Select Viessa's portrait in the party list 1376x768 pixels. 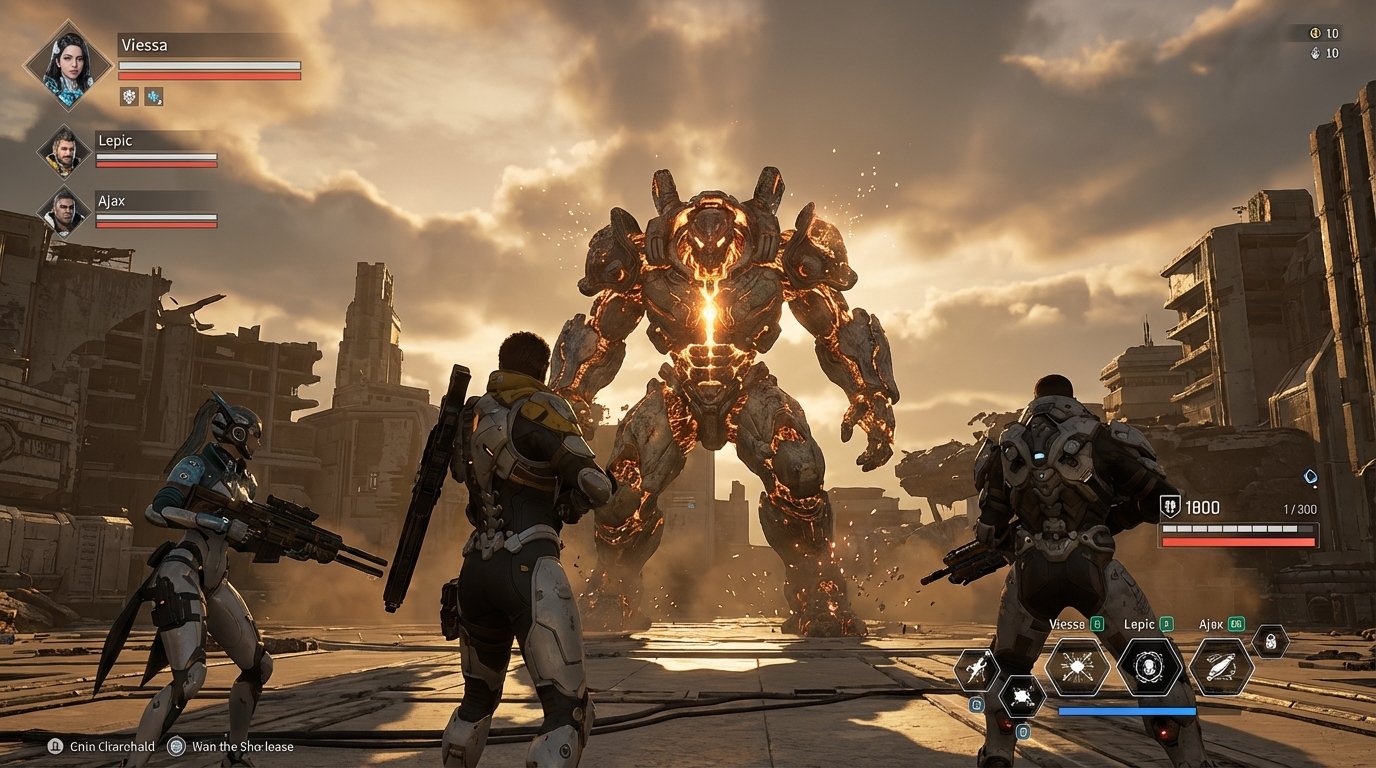coord(69,66)
